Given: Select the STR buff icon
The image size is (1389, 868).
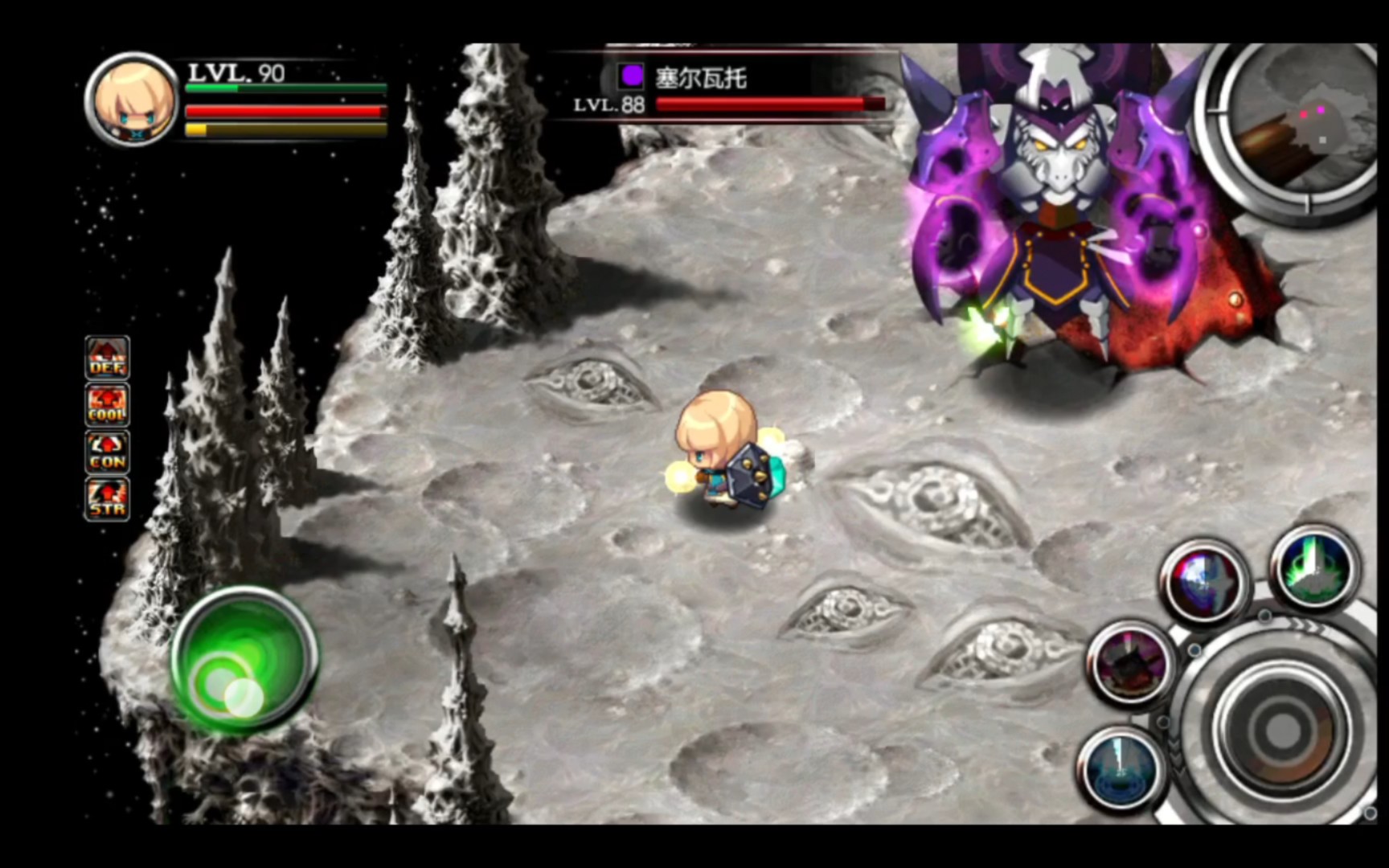Looking at the screenshot, I should coord(107,498).
